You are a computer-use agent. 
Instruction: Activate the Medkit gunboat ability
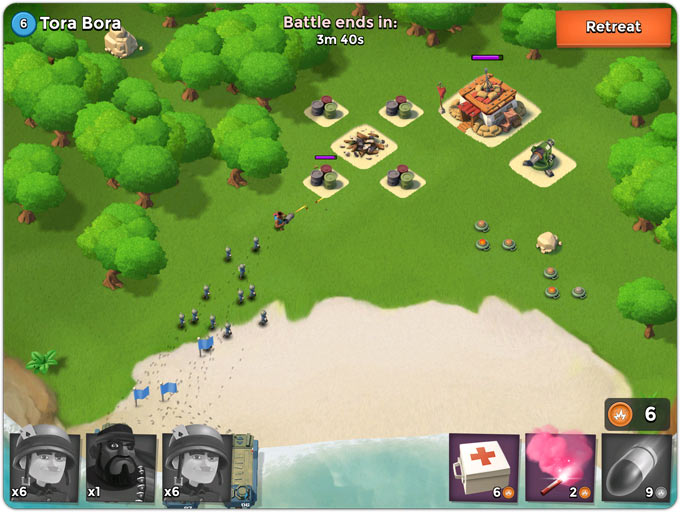[x=484, y=467]
